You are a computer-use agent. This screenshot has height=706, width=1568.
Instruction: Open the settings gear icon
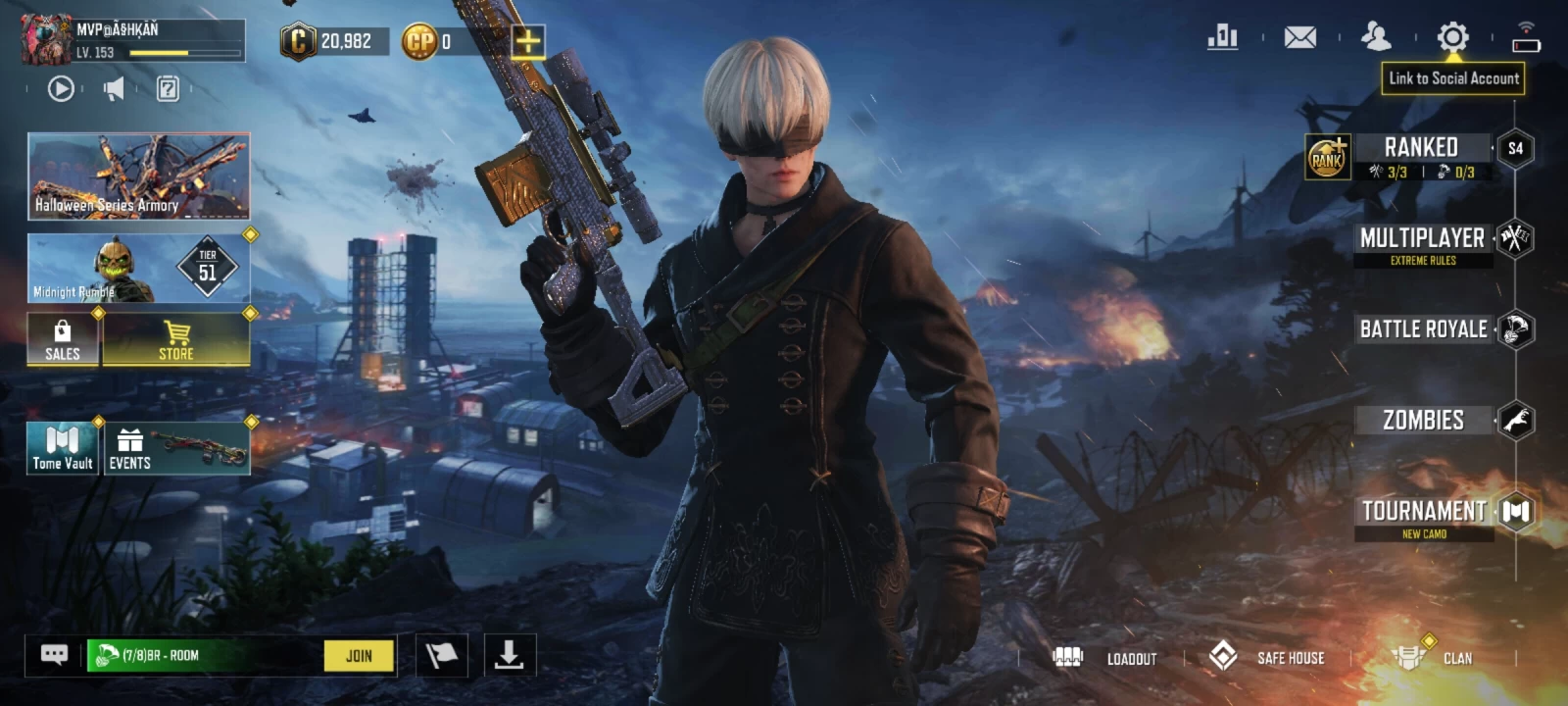point(1452,37)
